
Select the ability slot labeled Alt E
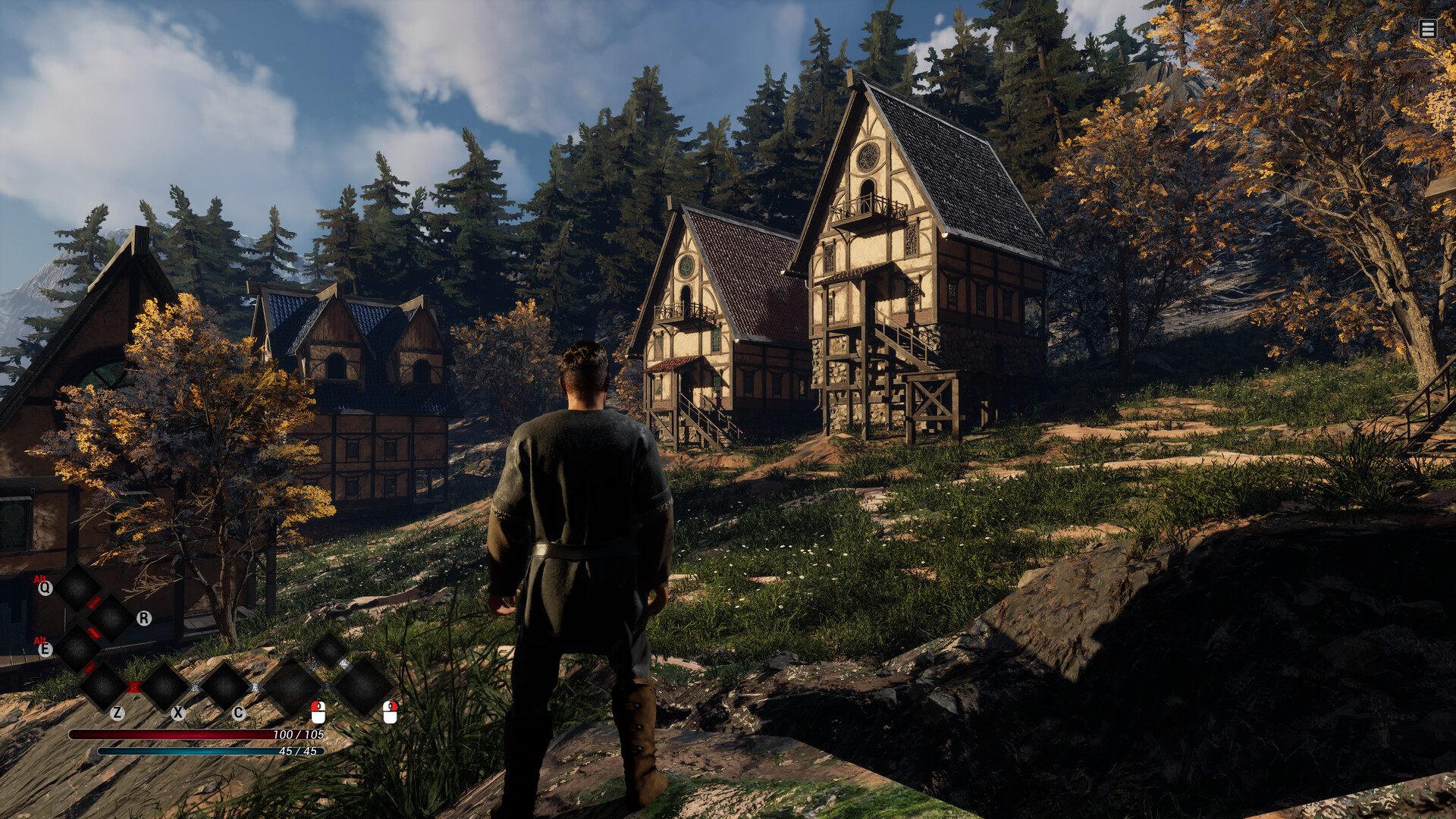(77, 648)
